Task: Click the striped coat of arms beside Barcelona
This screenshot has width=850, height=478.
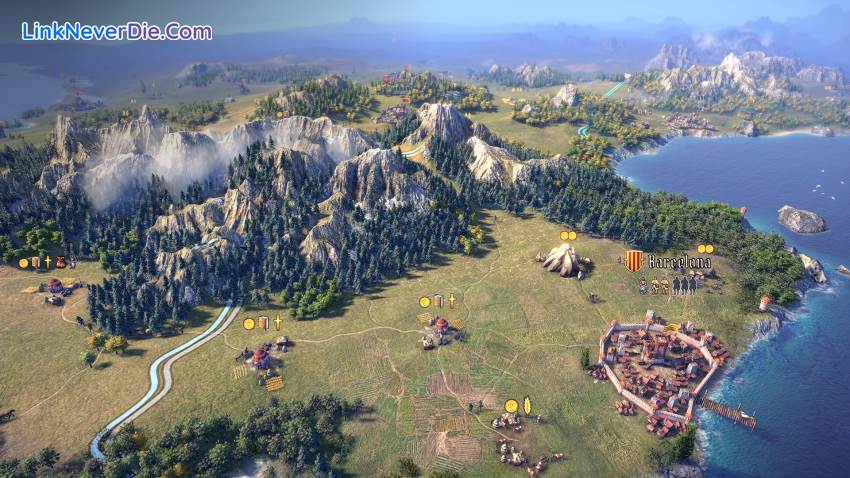Action: [x=633, y=261]
